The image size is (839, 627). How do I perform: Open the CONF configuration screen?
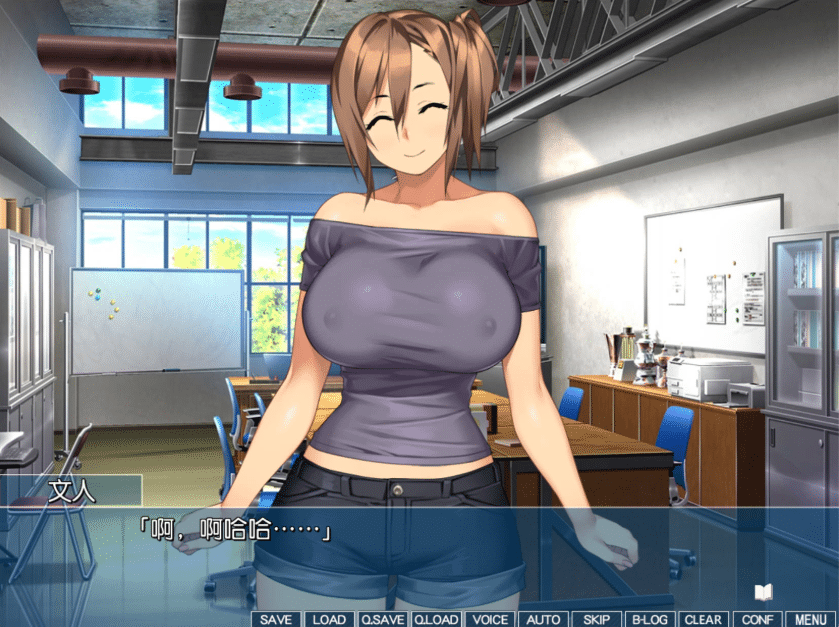pyautogui.click(x=757, y=619)
